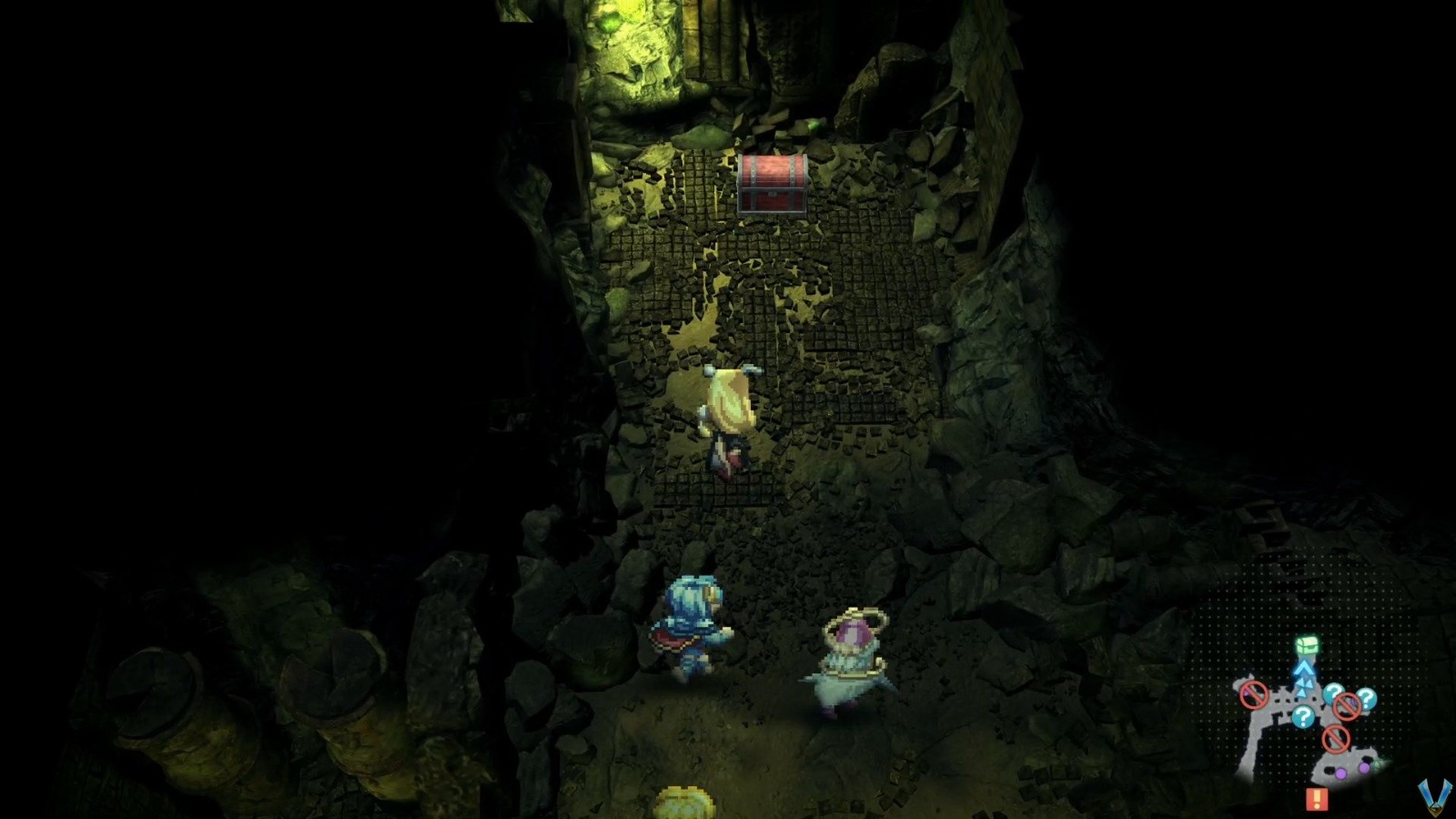Click the red exclamation alert icon below the minimap
Viewport: 1456px width, 819px height.
(1318, 798)
